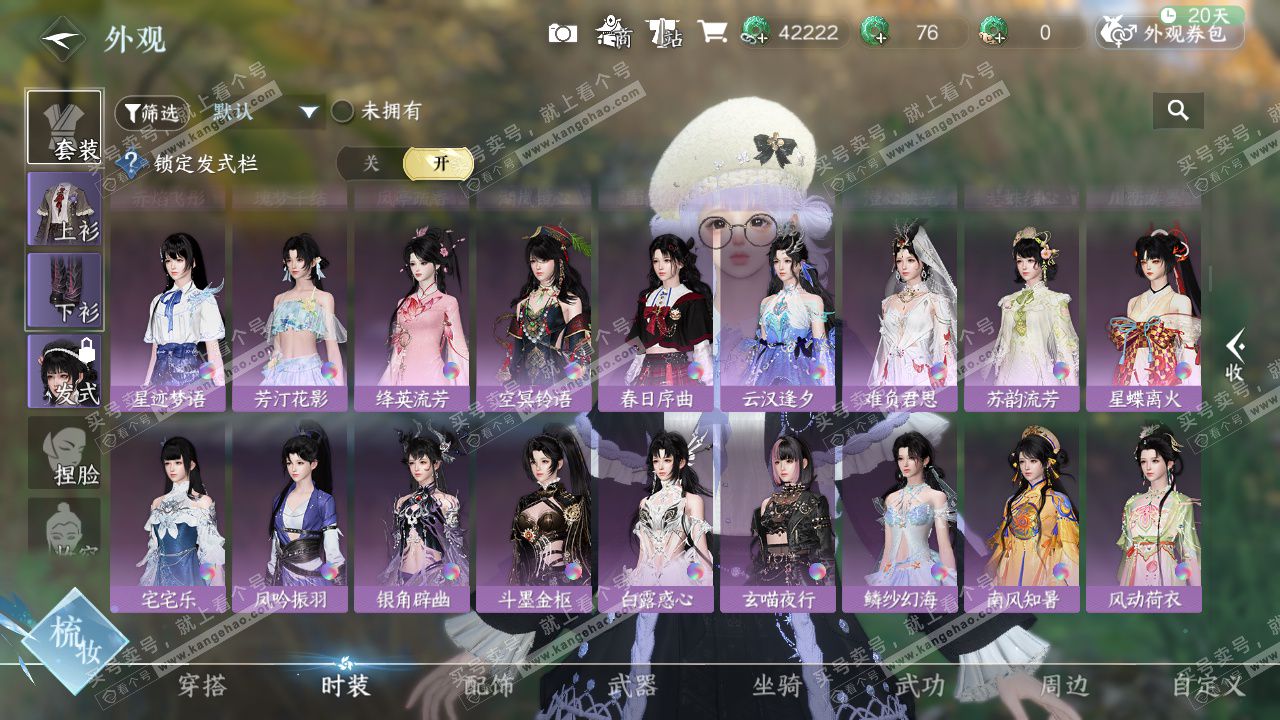
Task: Open the 坐骑 mounts tab
Action: pos(777,686)
